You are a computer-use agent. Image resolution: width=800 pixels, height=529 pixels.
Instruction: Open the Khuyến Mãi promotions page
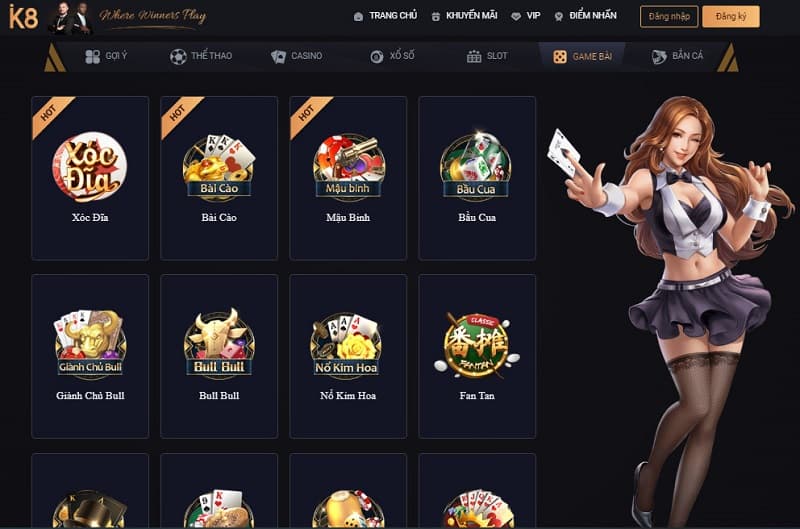[x=463, y=16]
